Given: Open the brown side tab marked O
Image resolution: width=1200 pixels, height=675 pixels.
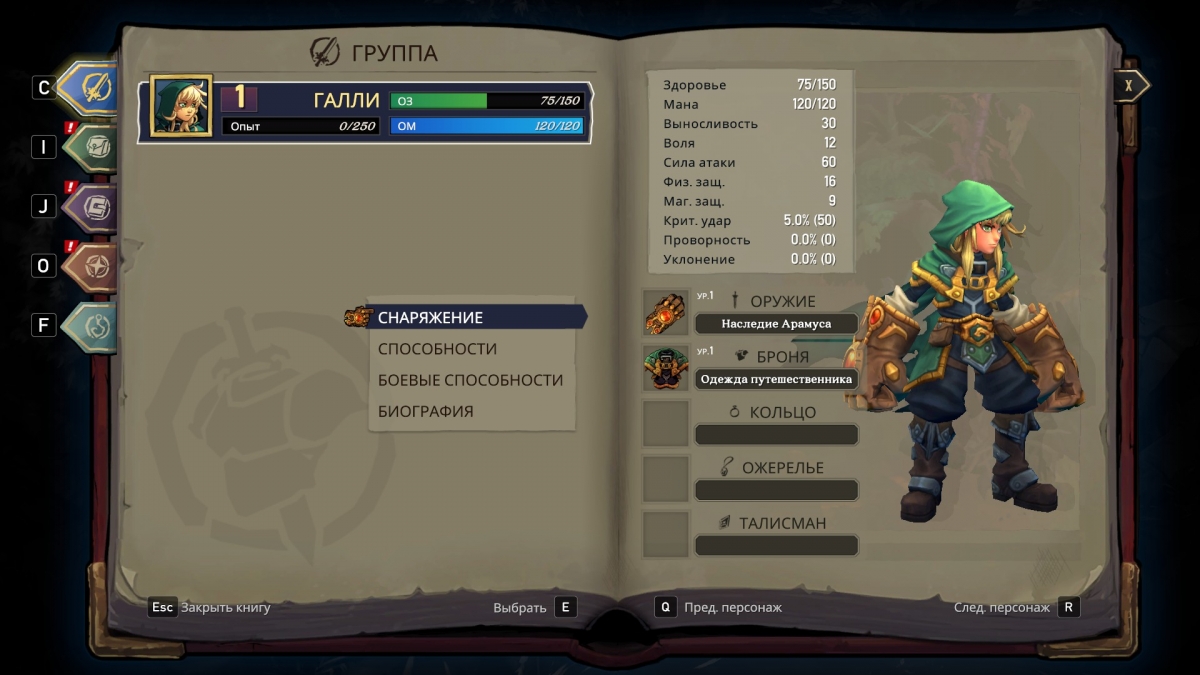Looking at the screenshot, I should click(90, 266).
